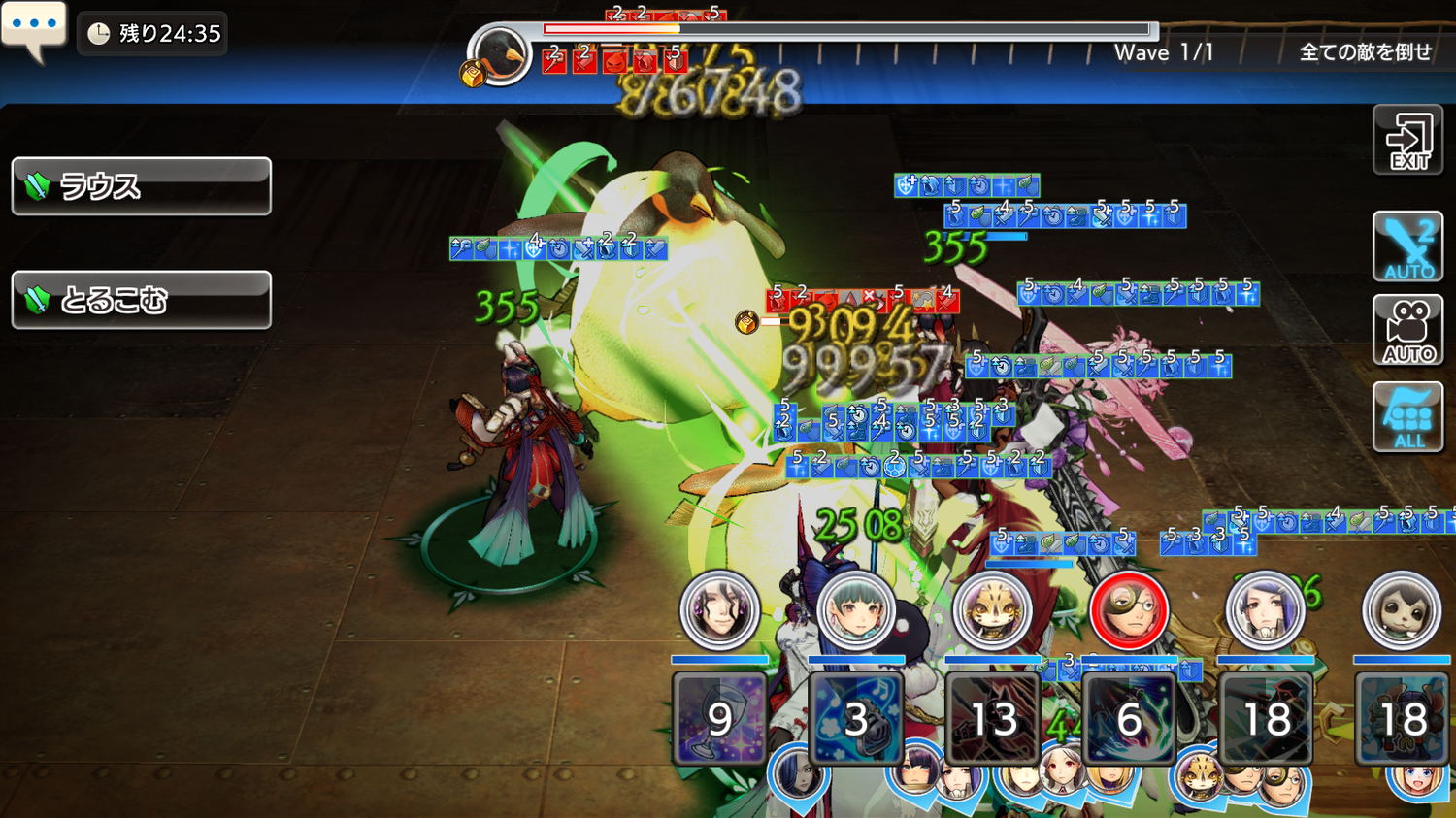Image resolution: width=1456 pixels, height=818 pixels.
Task: Activate the ALL skills button
Action: click(x=1407, y=417)
